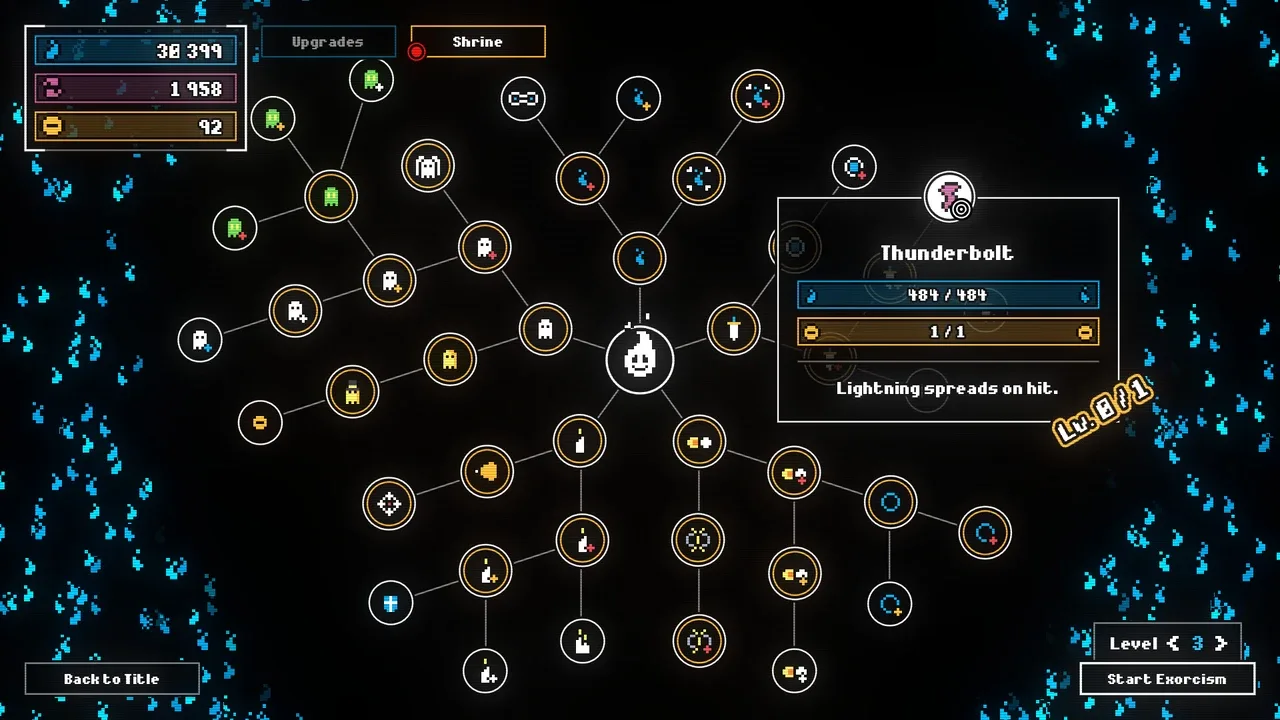Pick the dotted yellow circle node
1280x720 pixels.
698,540
